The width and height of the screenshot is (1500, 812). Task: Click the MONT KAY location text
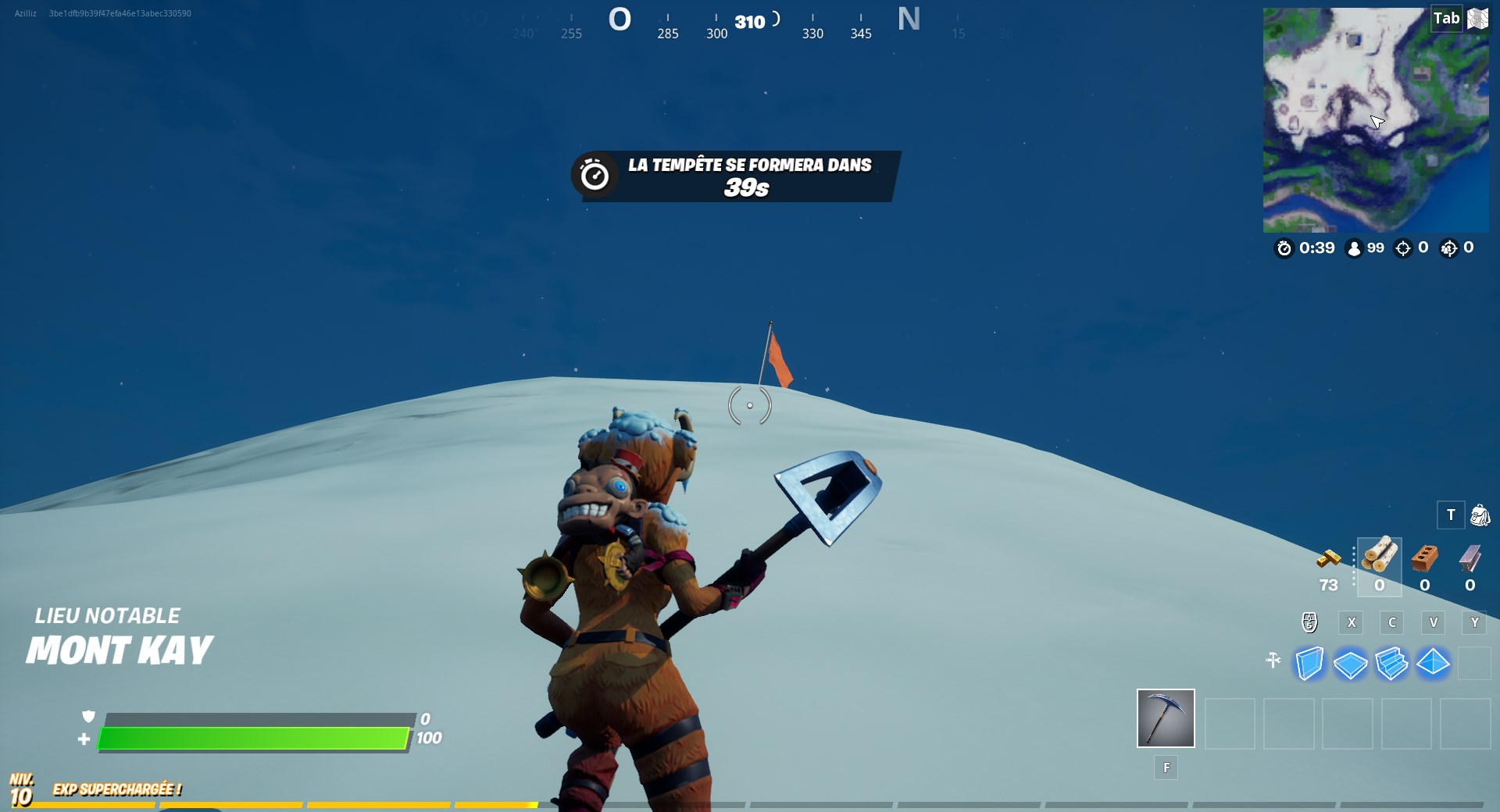click(119, 649)
